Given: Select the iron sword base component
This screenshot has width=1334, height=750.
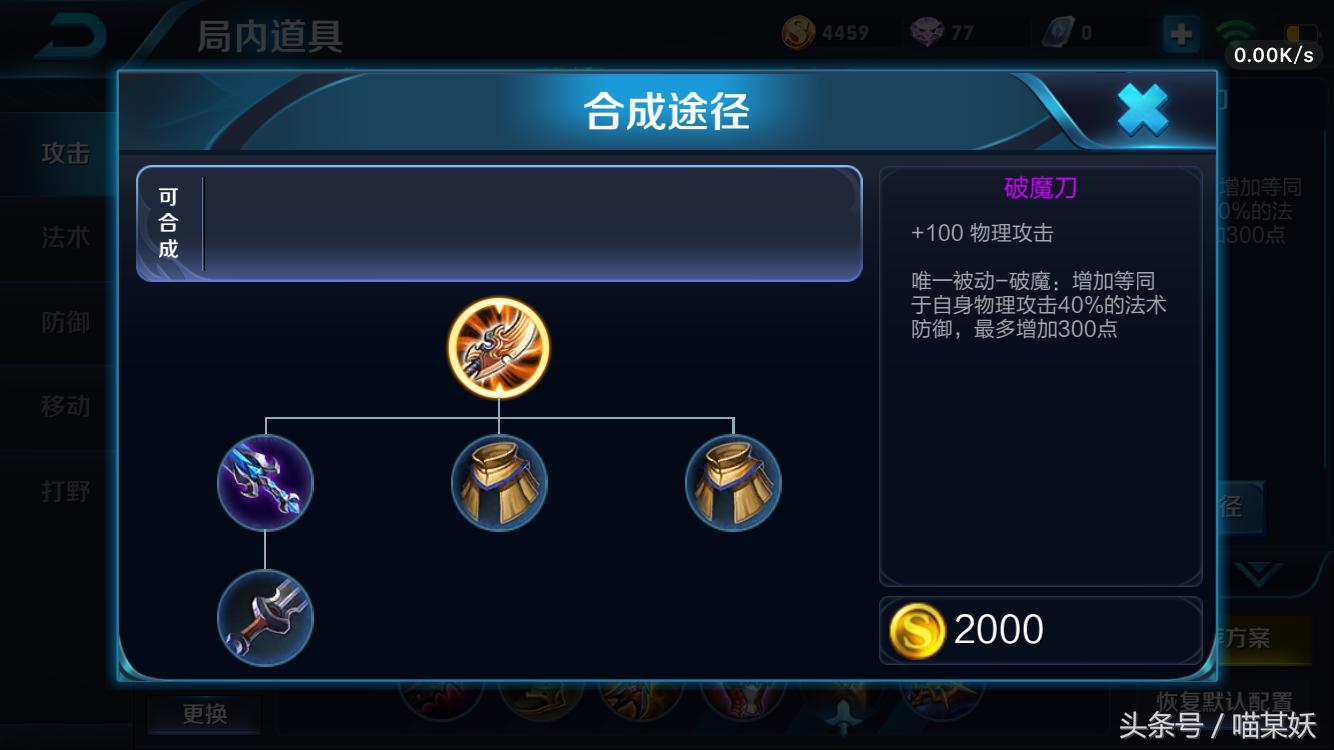Looking at the screenshot, I should point(266,618).
